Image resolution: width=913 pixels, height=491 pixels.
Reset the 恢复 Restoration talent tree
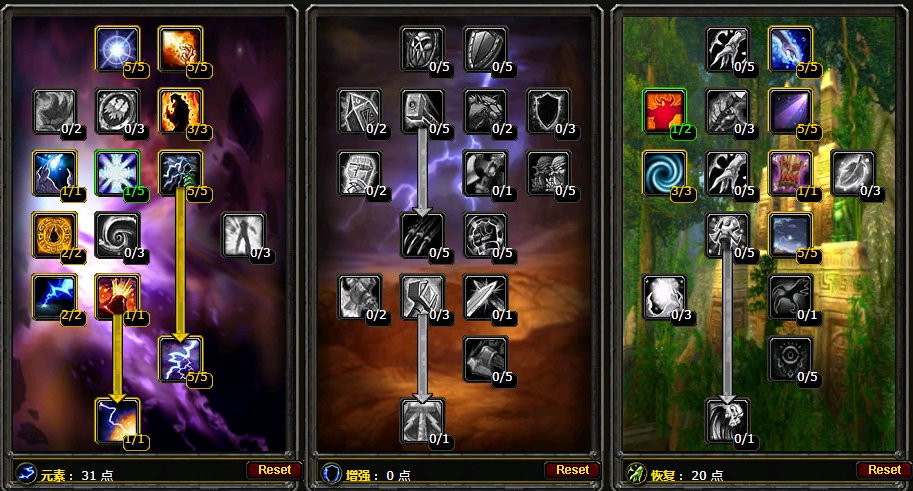point(884,469)
